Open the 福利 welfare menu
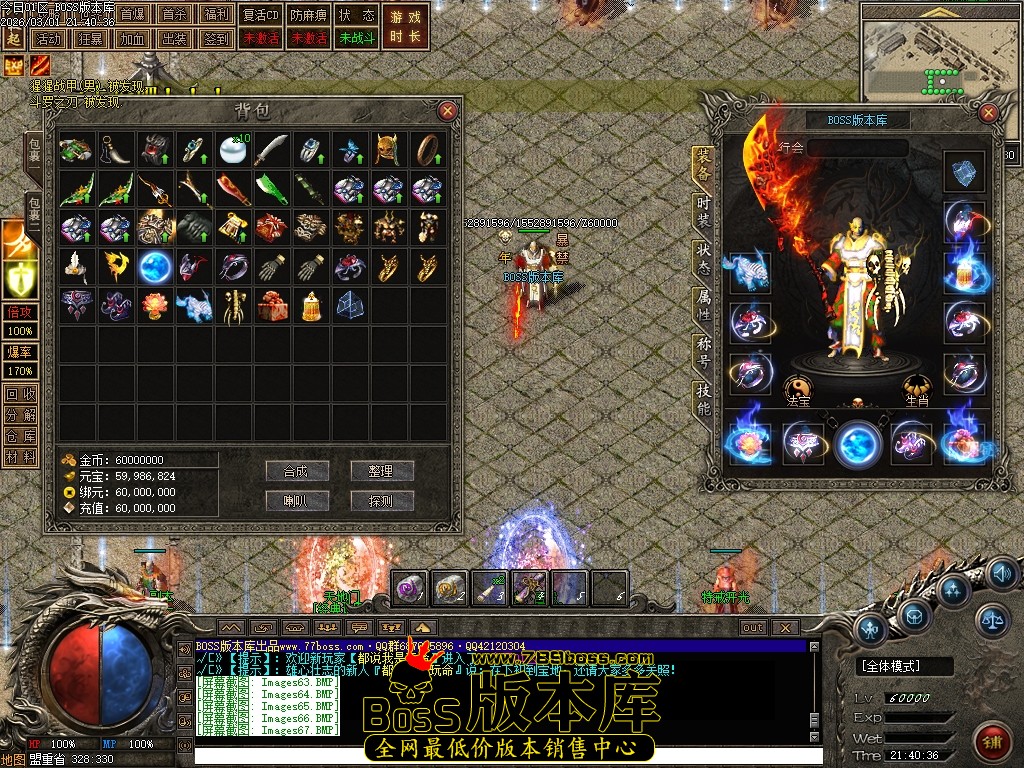Viewport: 1024px width, 768px height. [x=215, y=15]
